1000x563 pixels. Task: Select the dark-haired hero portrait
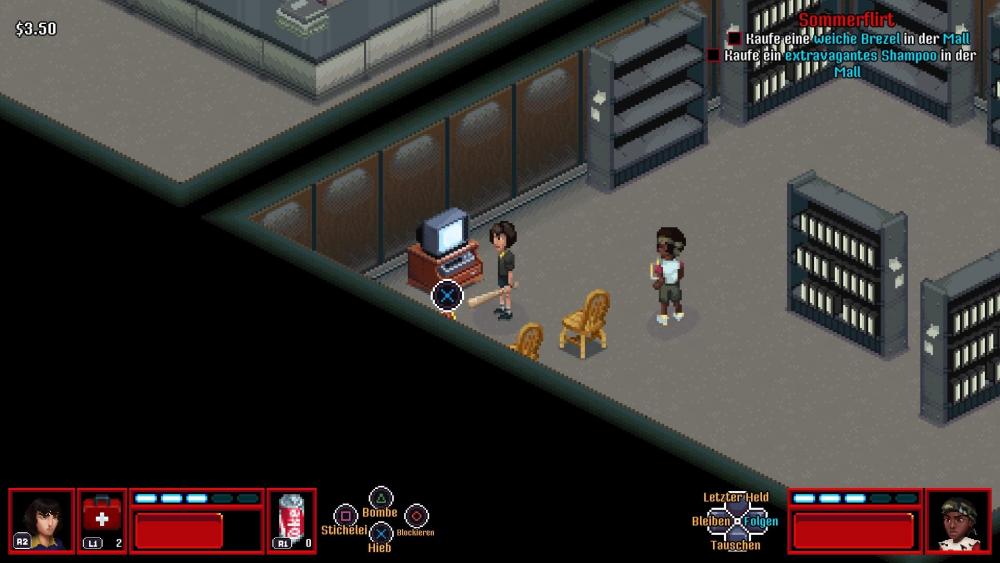click(x=42, y=520)
